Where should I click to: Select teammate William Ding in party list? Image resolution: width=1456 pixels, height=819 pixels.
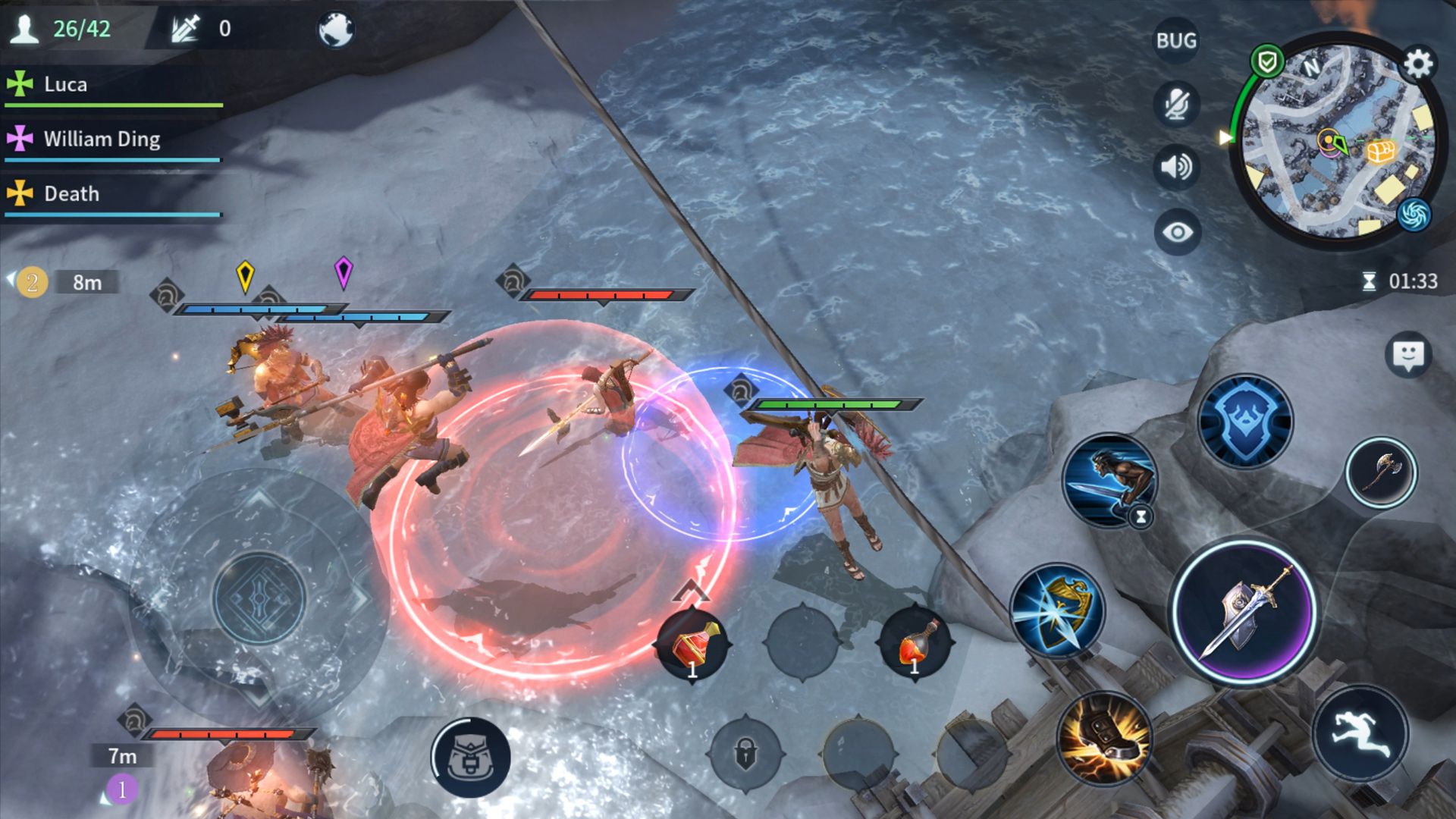102,140
